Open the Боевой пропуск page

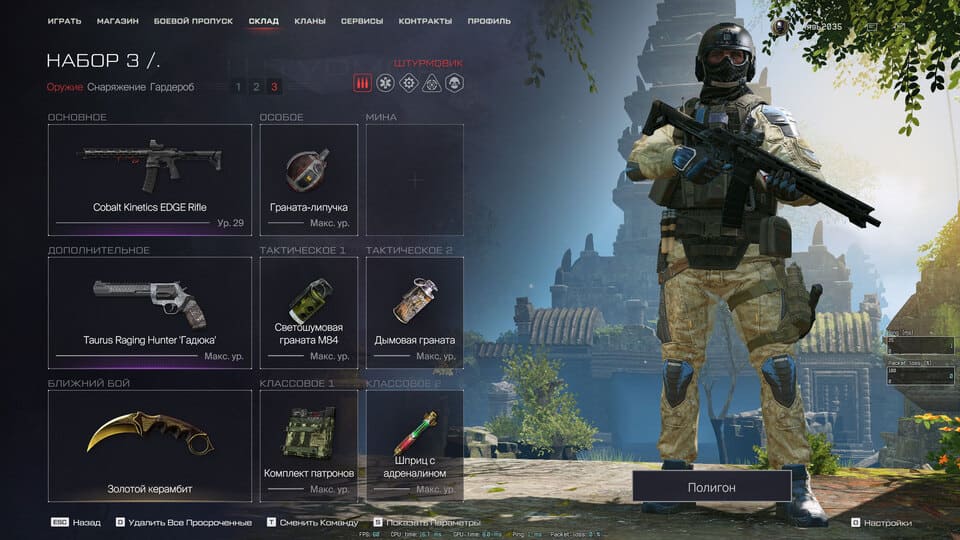tap(194, 21)
